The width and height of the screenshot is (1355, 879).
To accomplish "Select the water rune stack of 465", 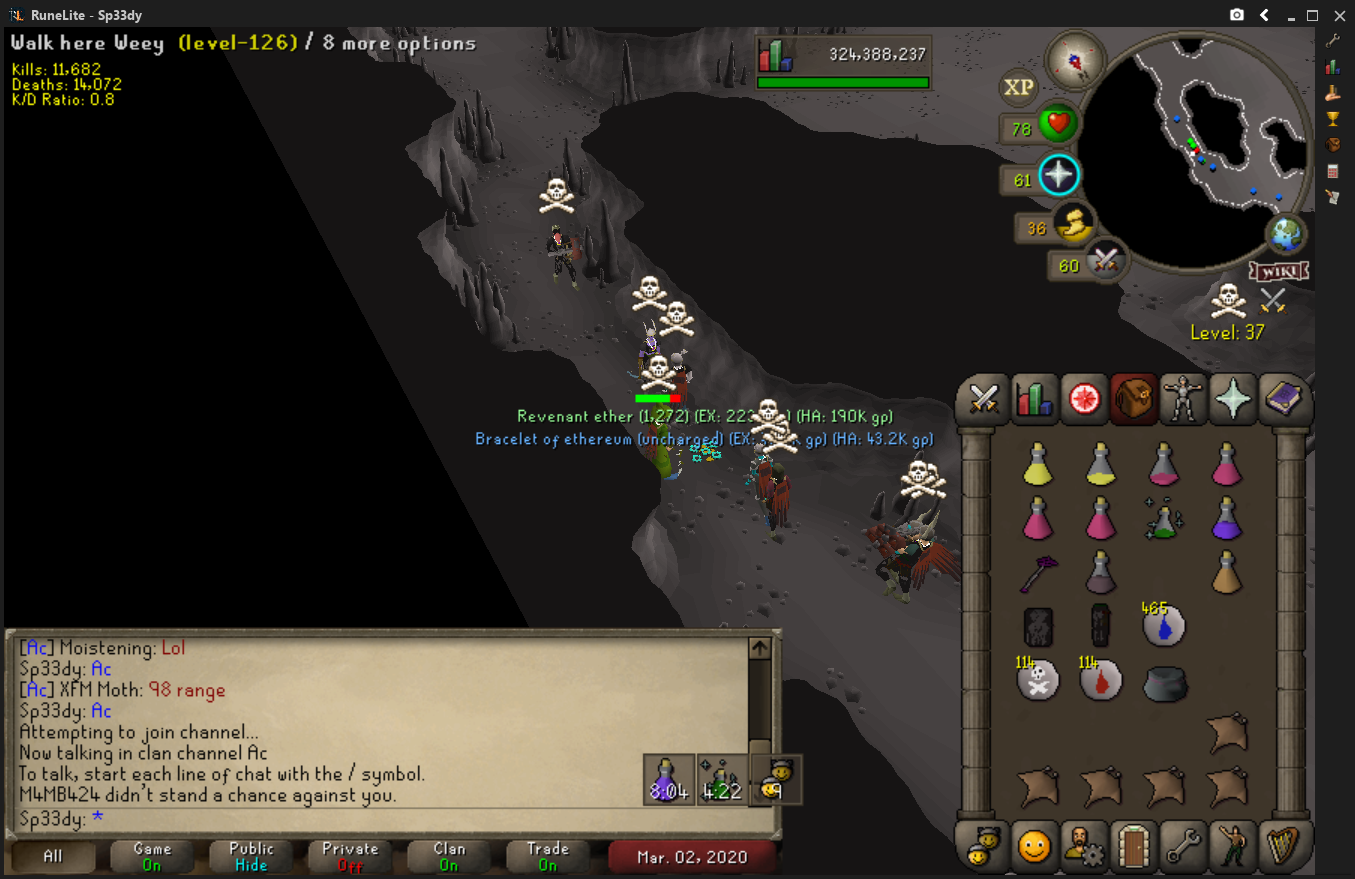I will click(x=1164, y=626).
